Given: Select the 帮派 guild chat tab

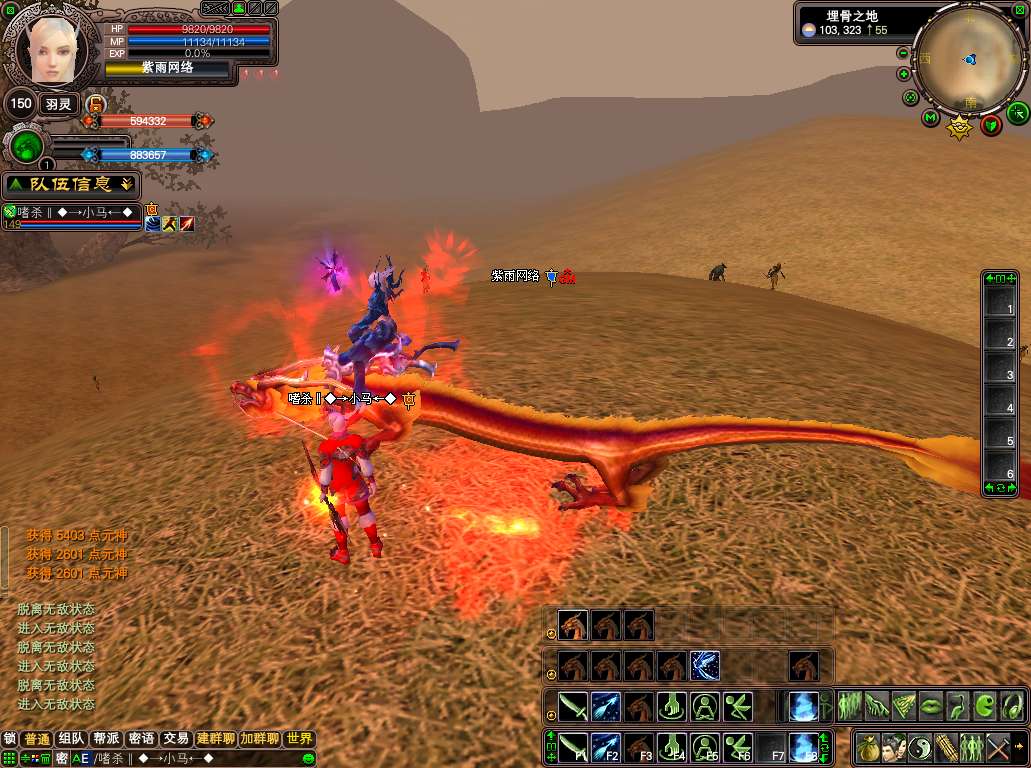Looking at the screenshot, I should point(105,739).
